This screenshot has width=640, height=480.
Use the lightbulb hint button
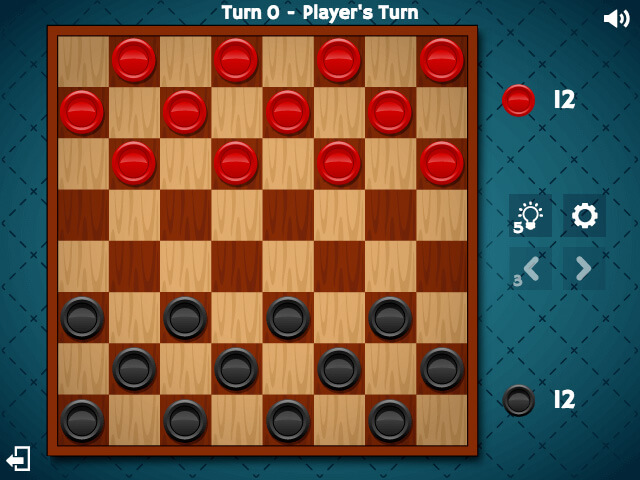(530, 215)
